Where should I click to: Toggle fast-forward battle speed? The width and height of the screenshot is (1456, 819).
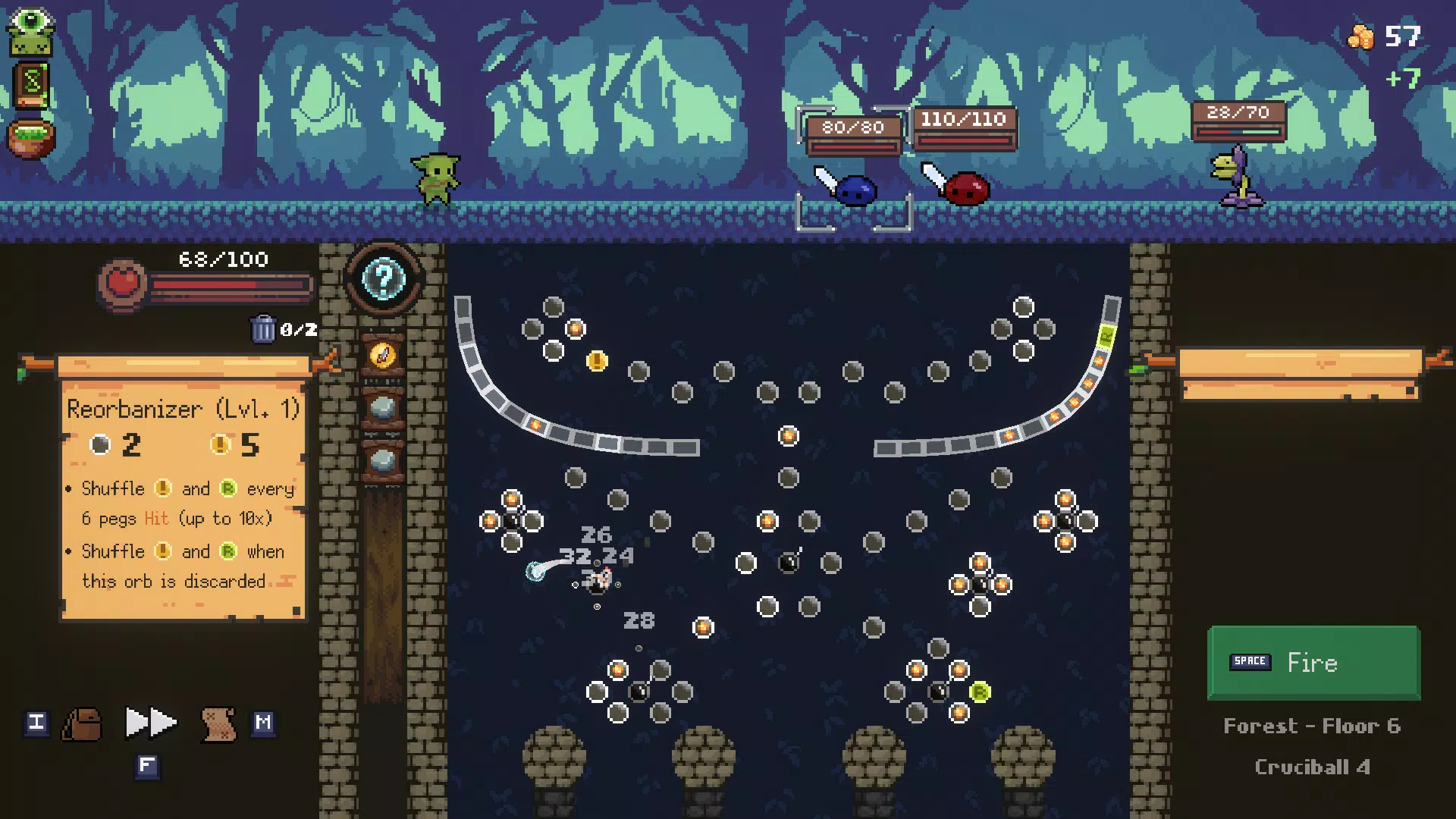150,723
